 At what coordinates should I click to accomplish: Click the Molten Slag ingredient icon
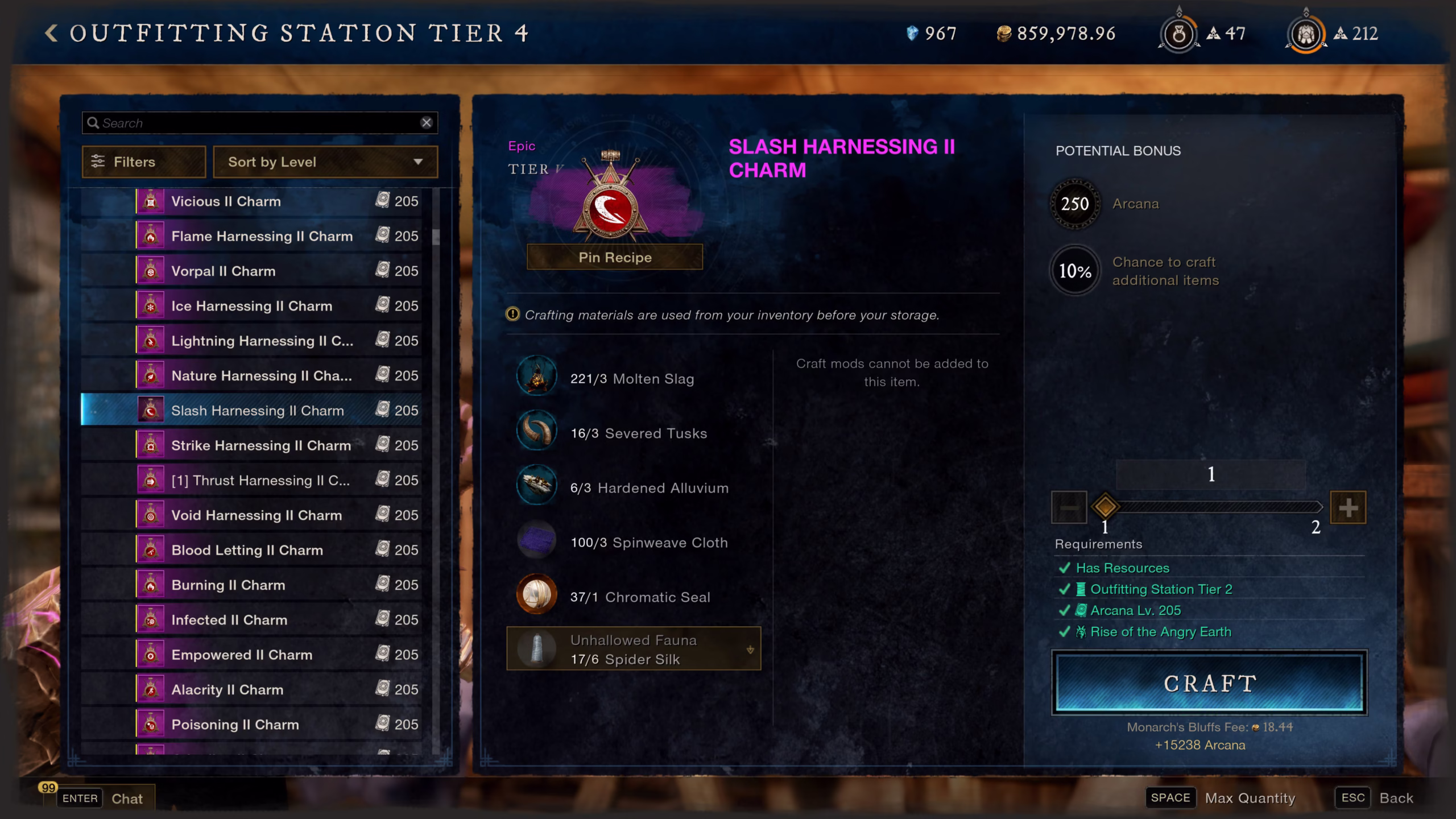coord(536,377)
